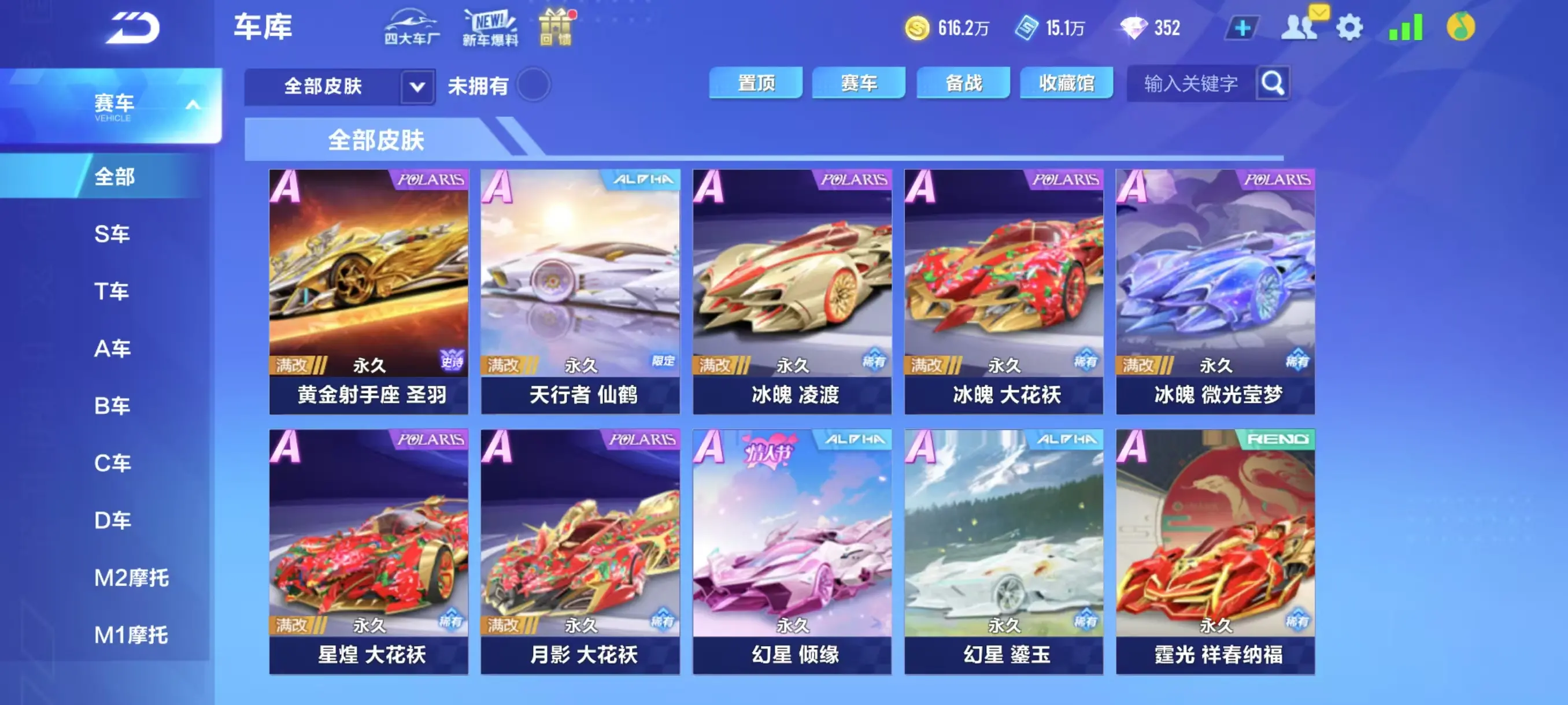Open the 收藏馆 collection hall
1568x705 pixels.
[x=1068, y=83]
